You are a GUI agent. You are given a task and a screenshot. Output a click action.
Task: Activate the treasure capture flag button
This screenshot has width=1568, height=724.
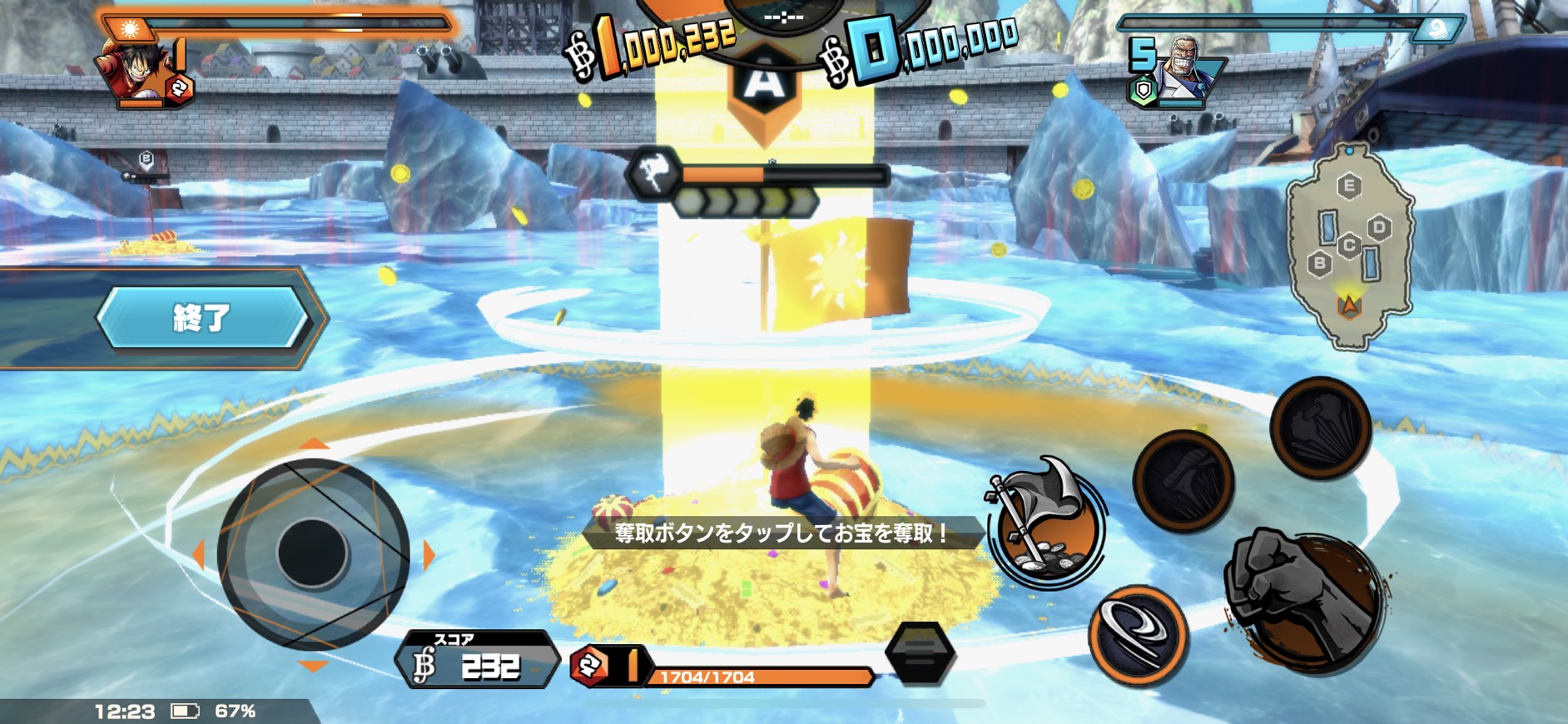point(1046,523)
